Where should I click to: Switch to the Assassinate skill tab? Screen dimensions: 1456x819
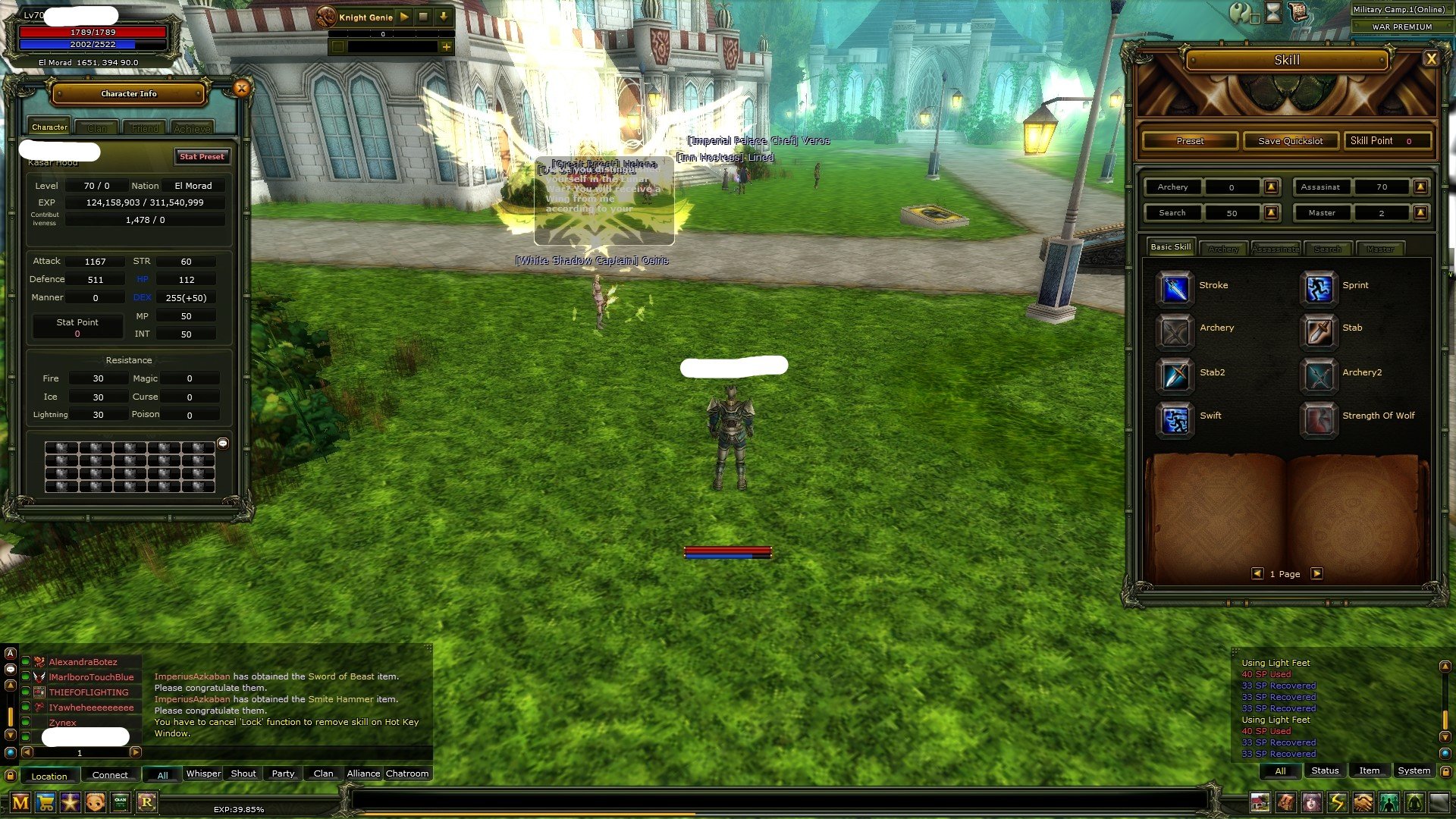click(x=1276, y=249)
